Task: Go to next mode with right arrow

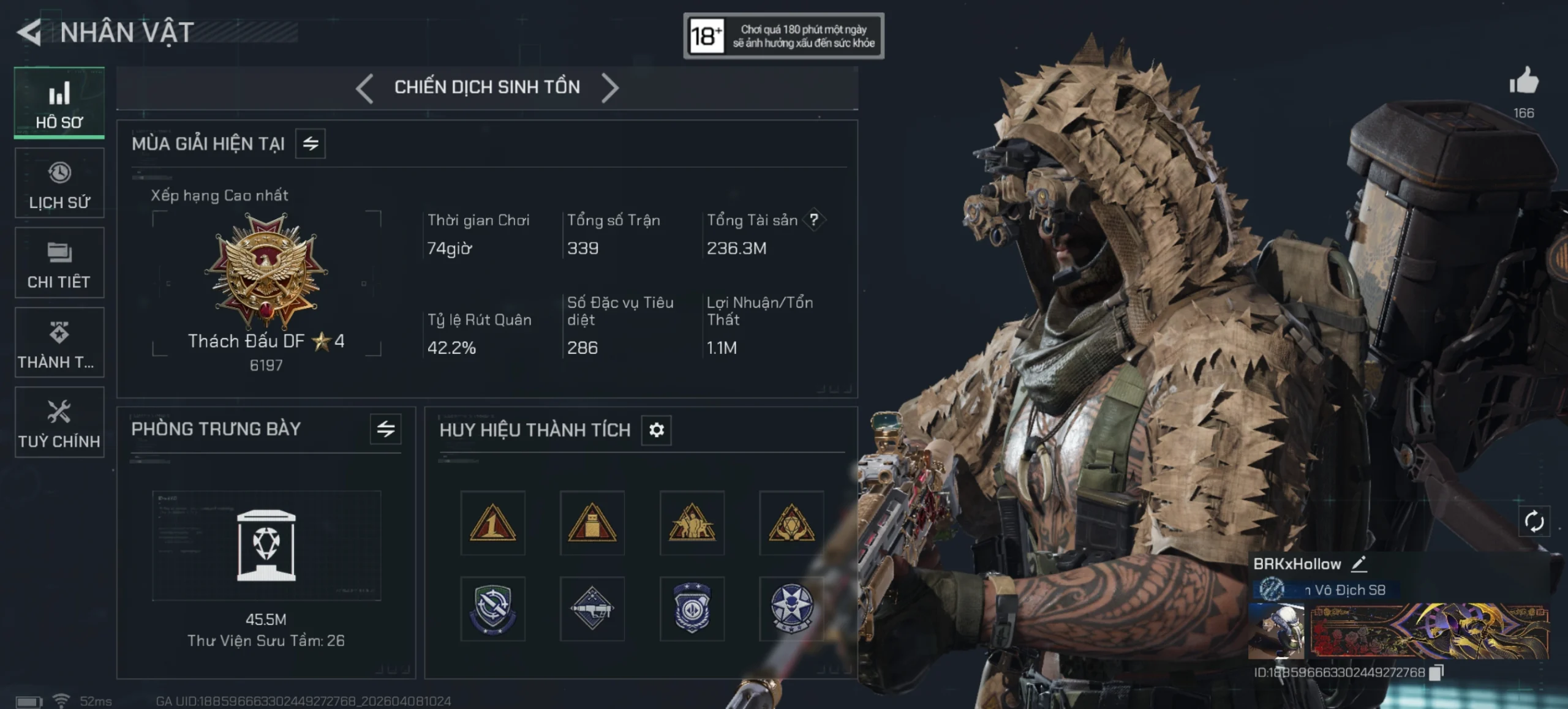Action: (610, 88)
